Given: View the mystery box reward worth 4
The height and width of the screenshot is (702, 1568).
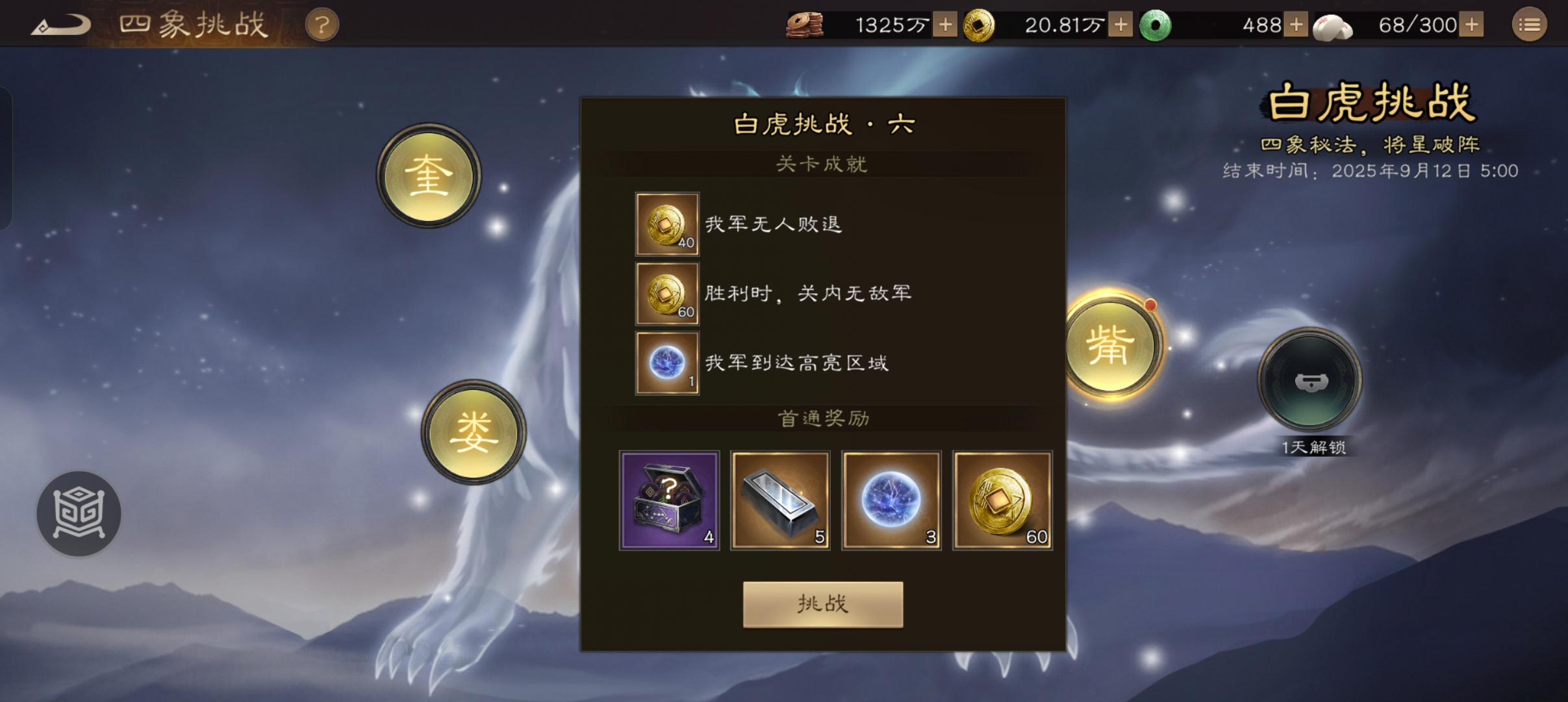Looking at the screenshot, I should tap(669, 500).
